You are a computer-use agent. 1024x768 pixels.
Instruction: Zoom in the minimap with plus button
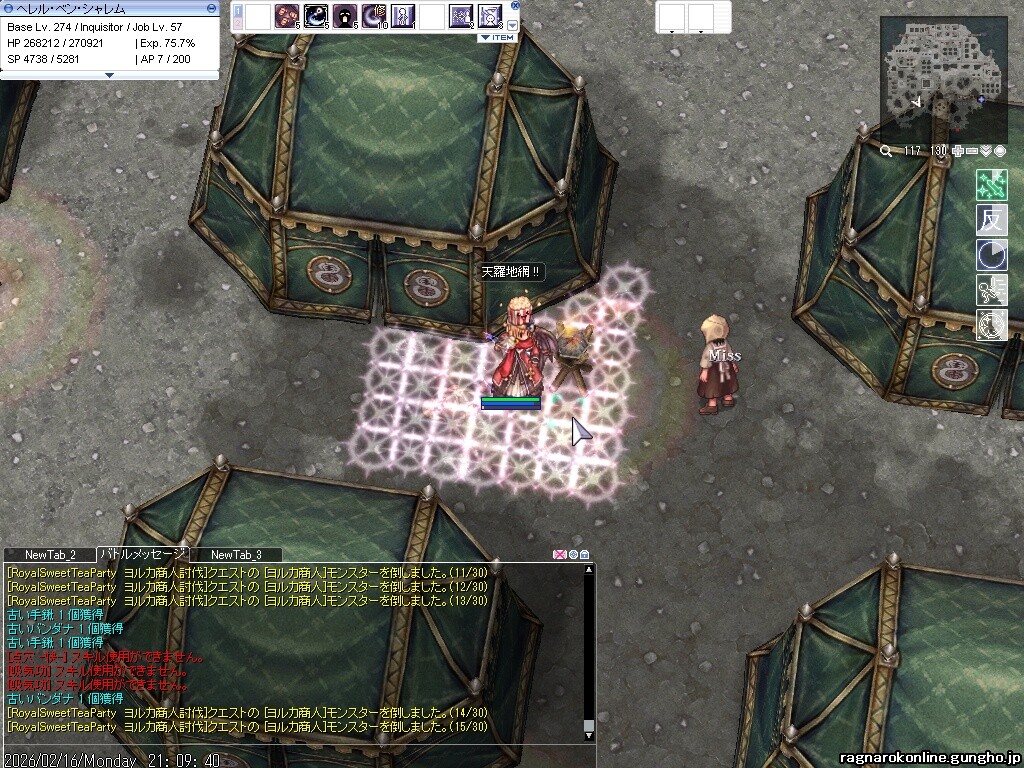pos(958,151)
